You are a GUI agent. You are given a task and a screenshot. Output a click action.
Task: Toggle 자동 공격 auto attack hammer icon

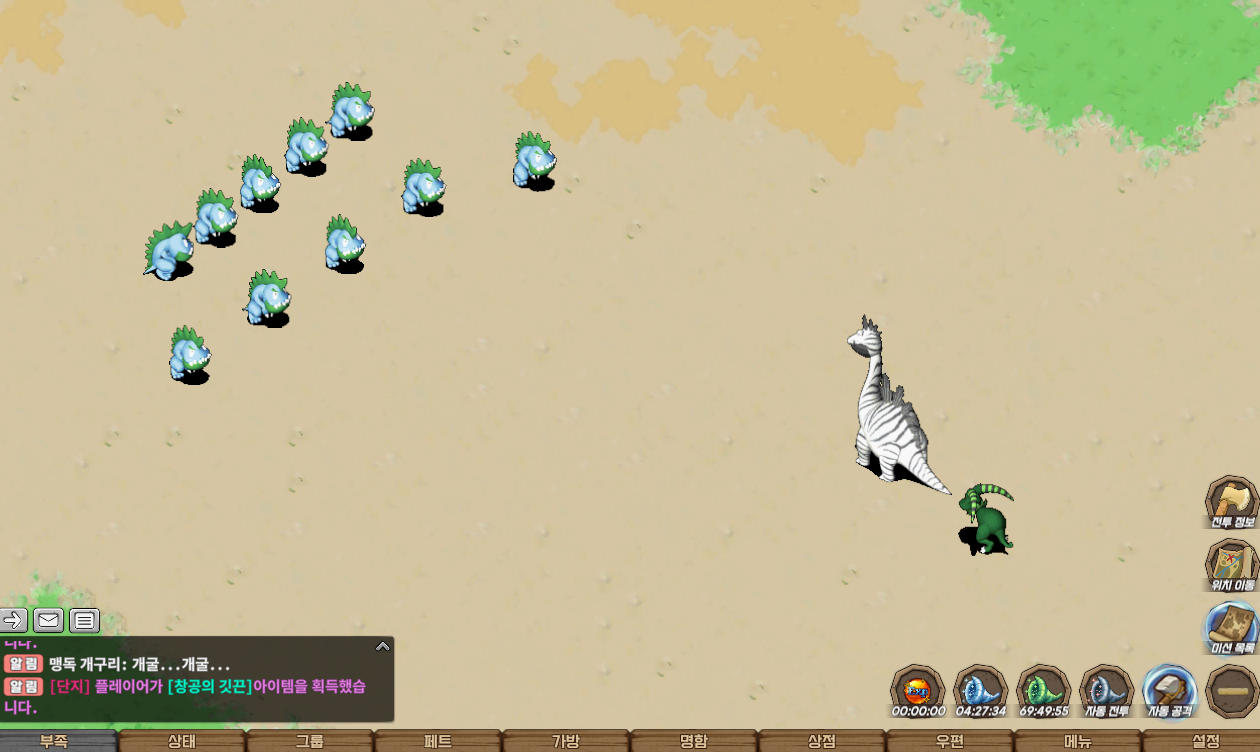pyautogui.click(x=1169, y=690)
